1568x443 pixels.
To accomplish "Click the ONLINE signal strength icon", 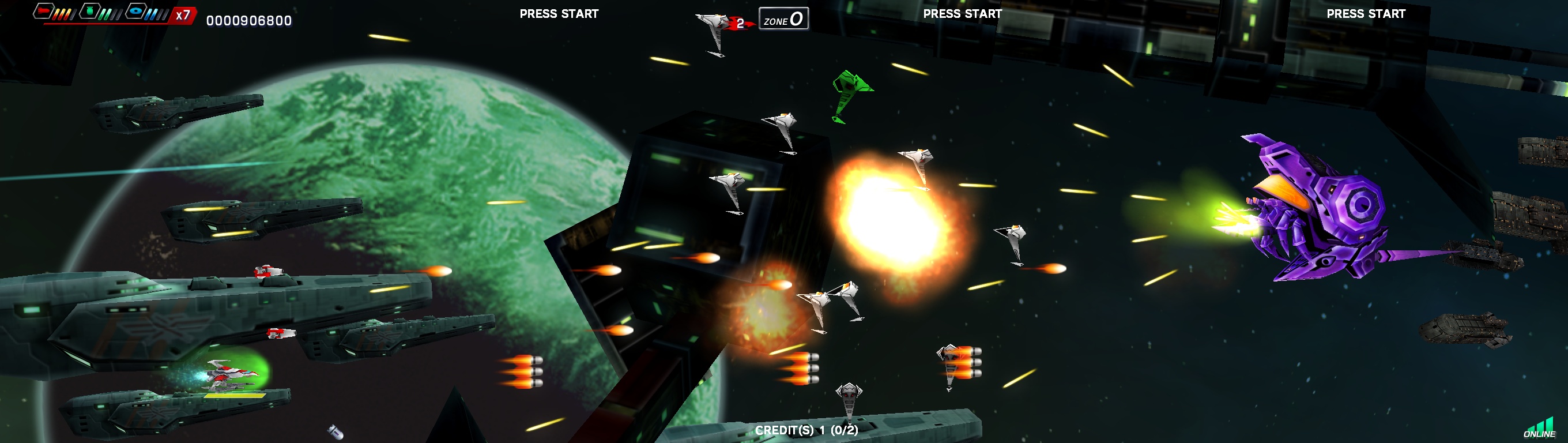I will coord(1540,429).
